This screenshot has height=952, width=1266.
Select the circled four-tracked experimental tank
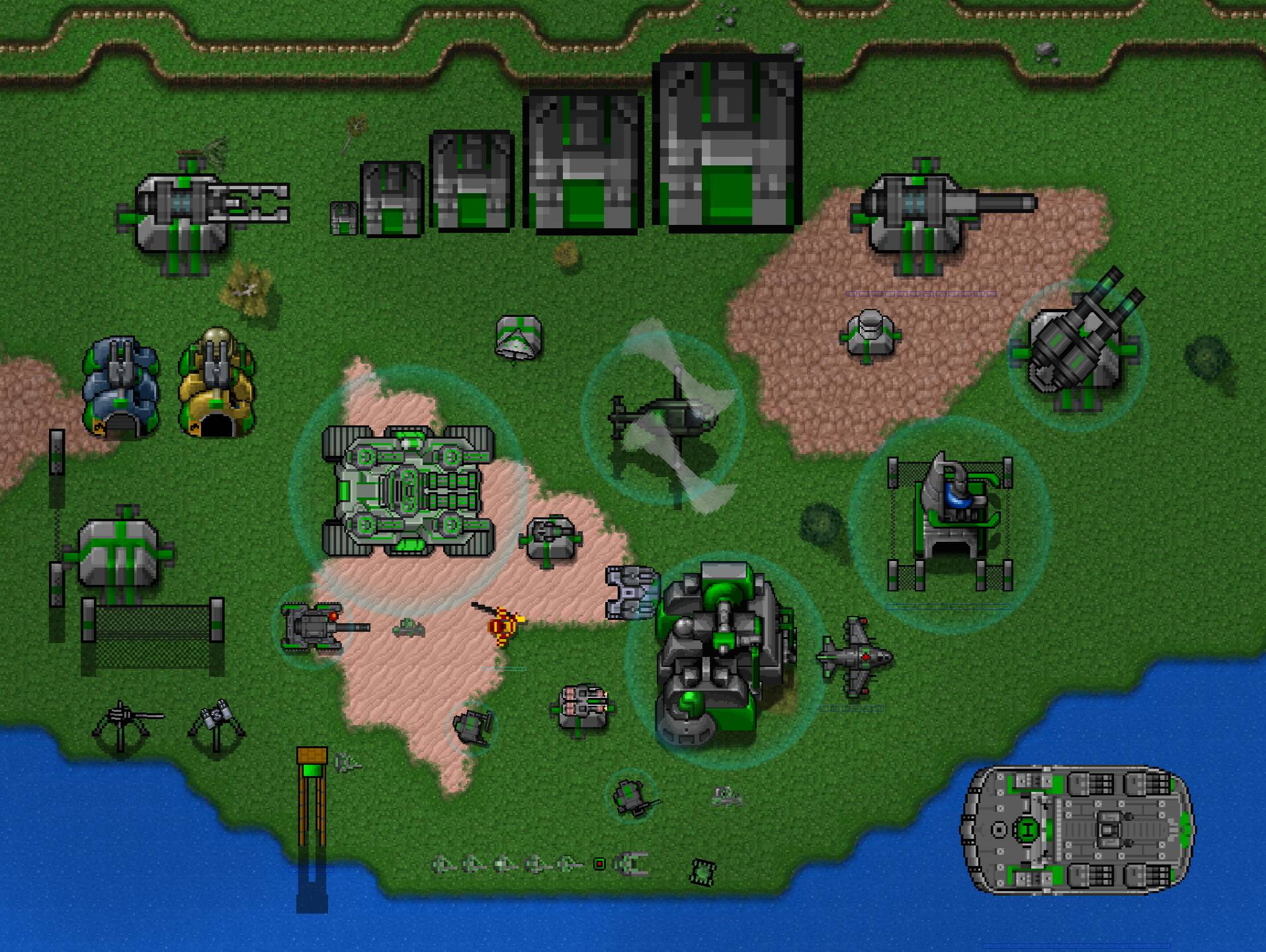408,490
